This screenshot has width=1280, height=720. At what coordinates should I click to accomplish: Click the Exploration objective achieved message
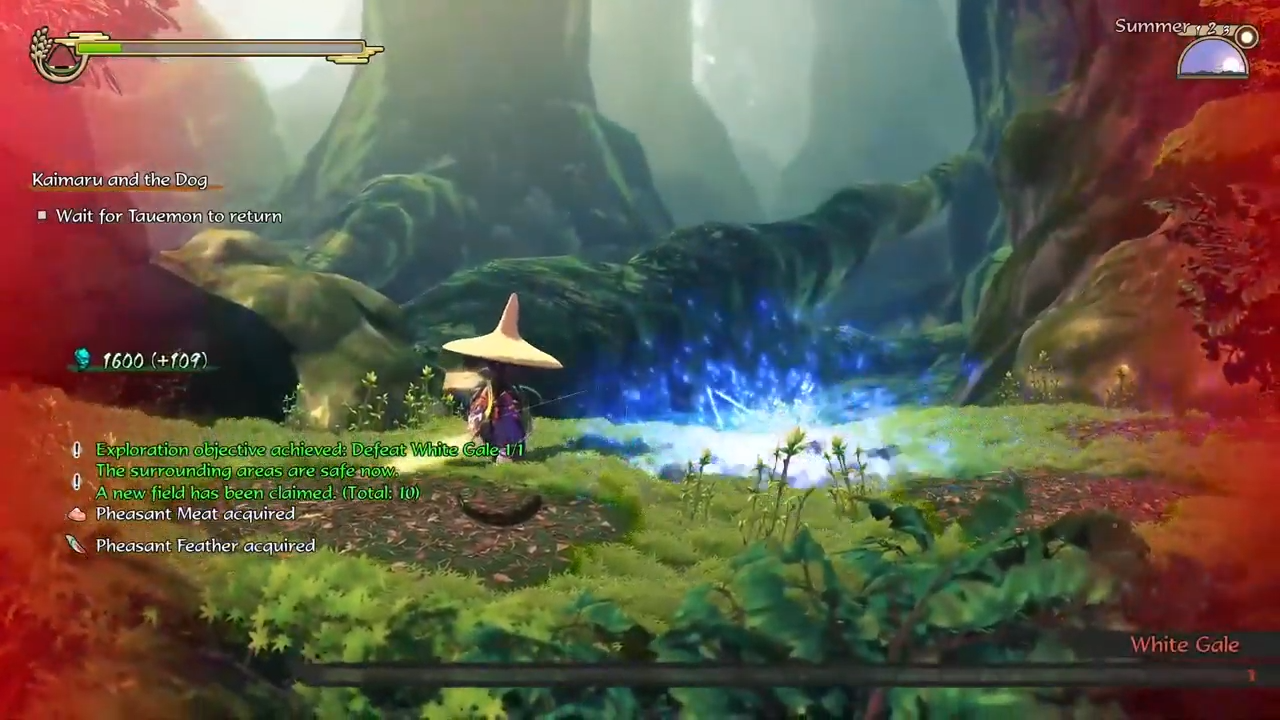[x=309, y=449]
